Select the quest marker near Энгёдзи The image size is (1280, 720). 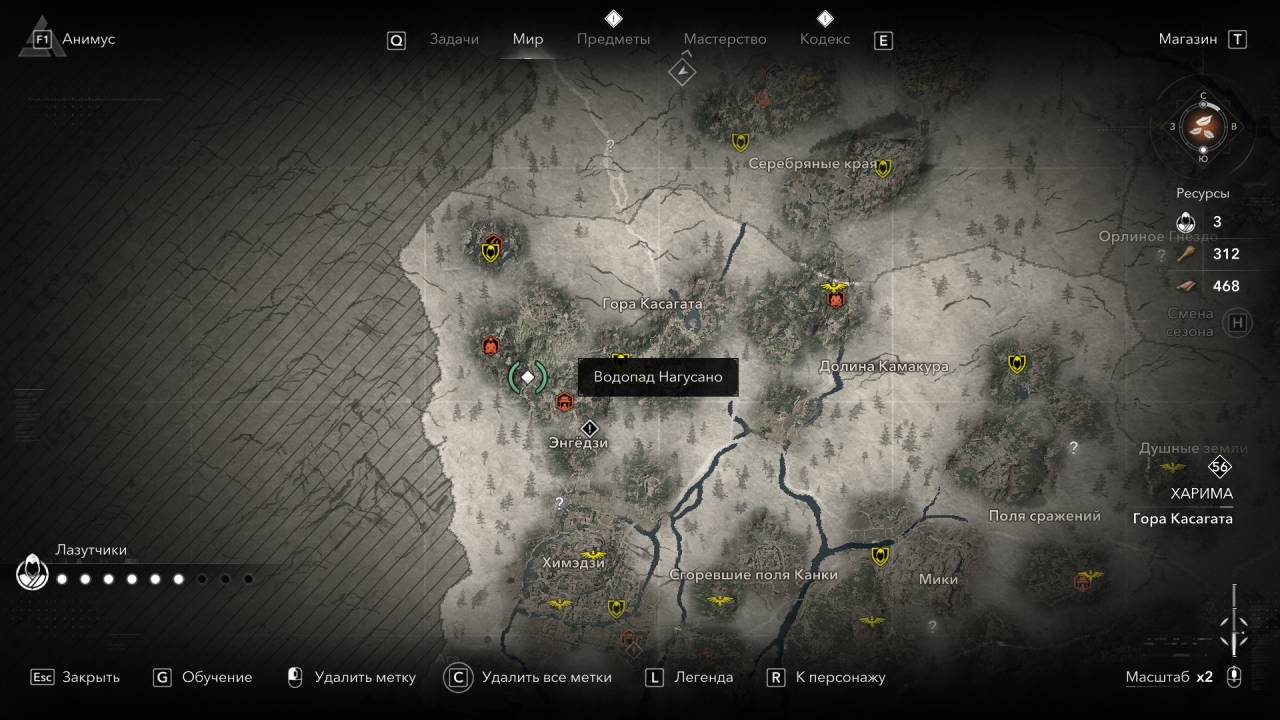click(589, 428)
